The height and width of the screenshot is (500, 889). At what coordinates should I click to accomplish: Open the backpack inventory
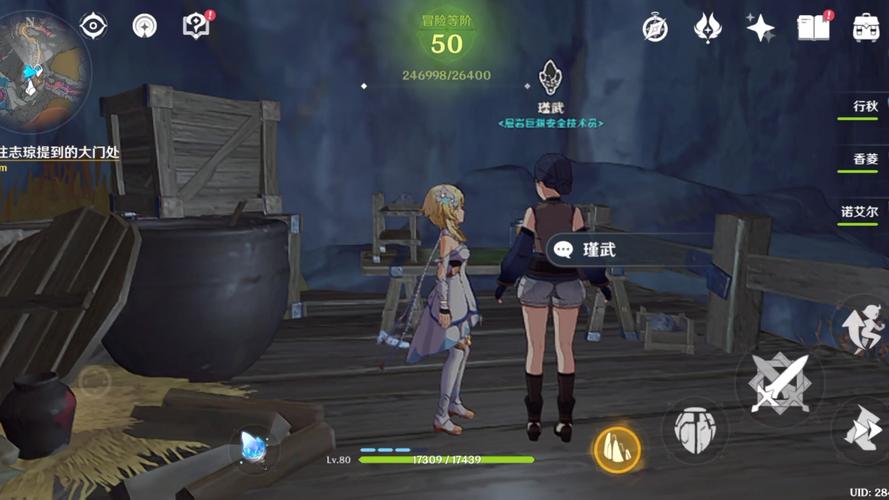(x=866, y=27)
